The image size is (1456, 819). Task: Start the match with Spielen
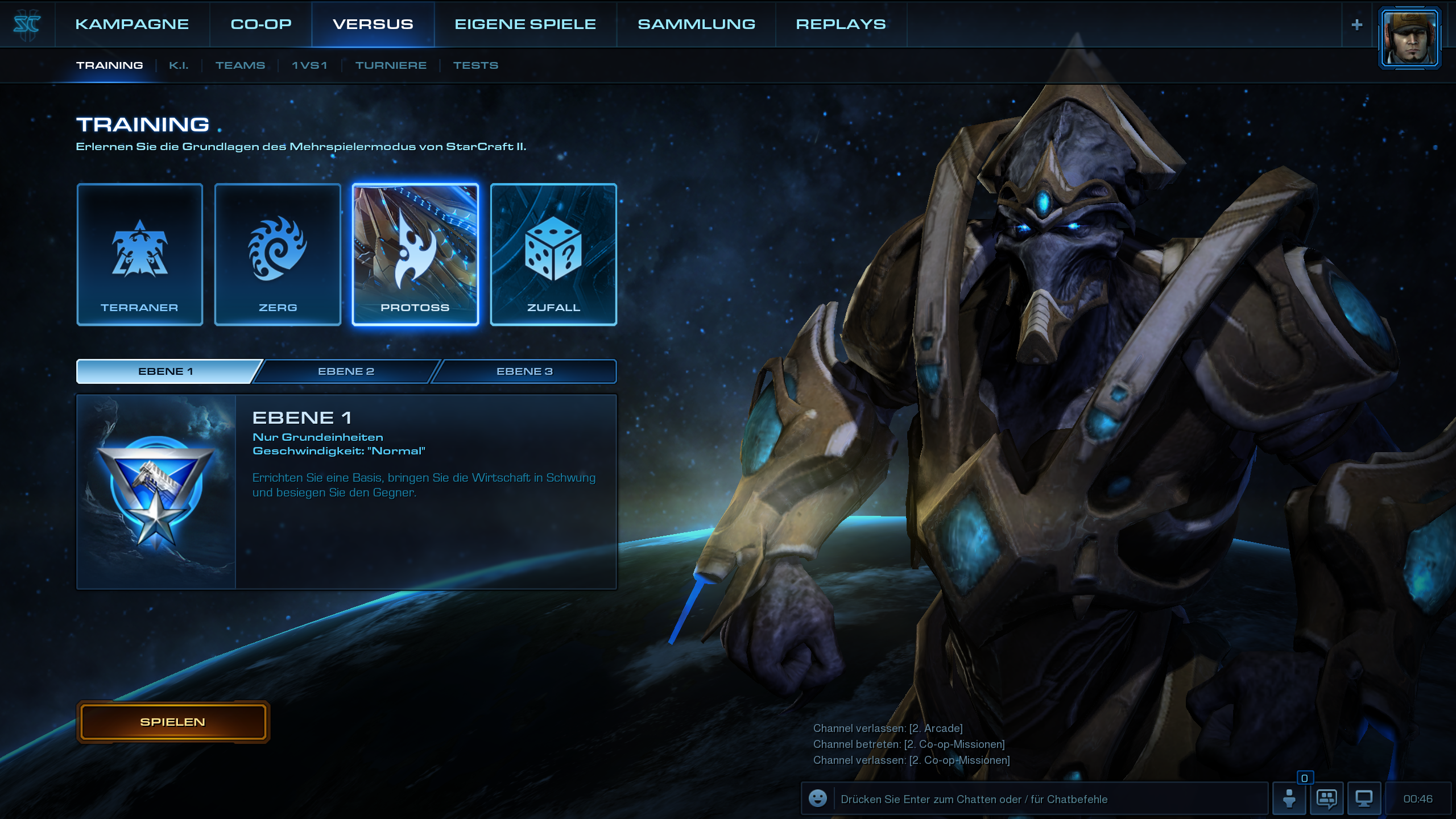173,722
